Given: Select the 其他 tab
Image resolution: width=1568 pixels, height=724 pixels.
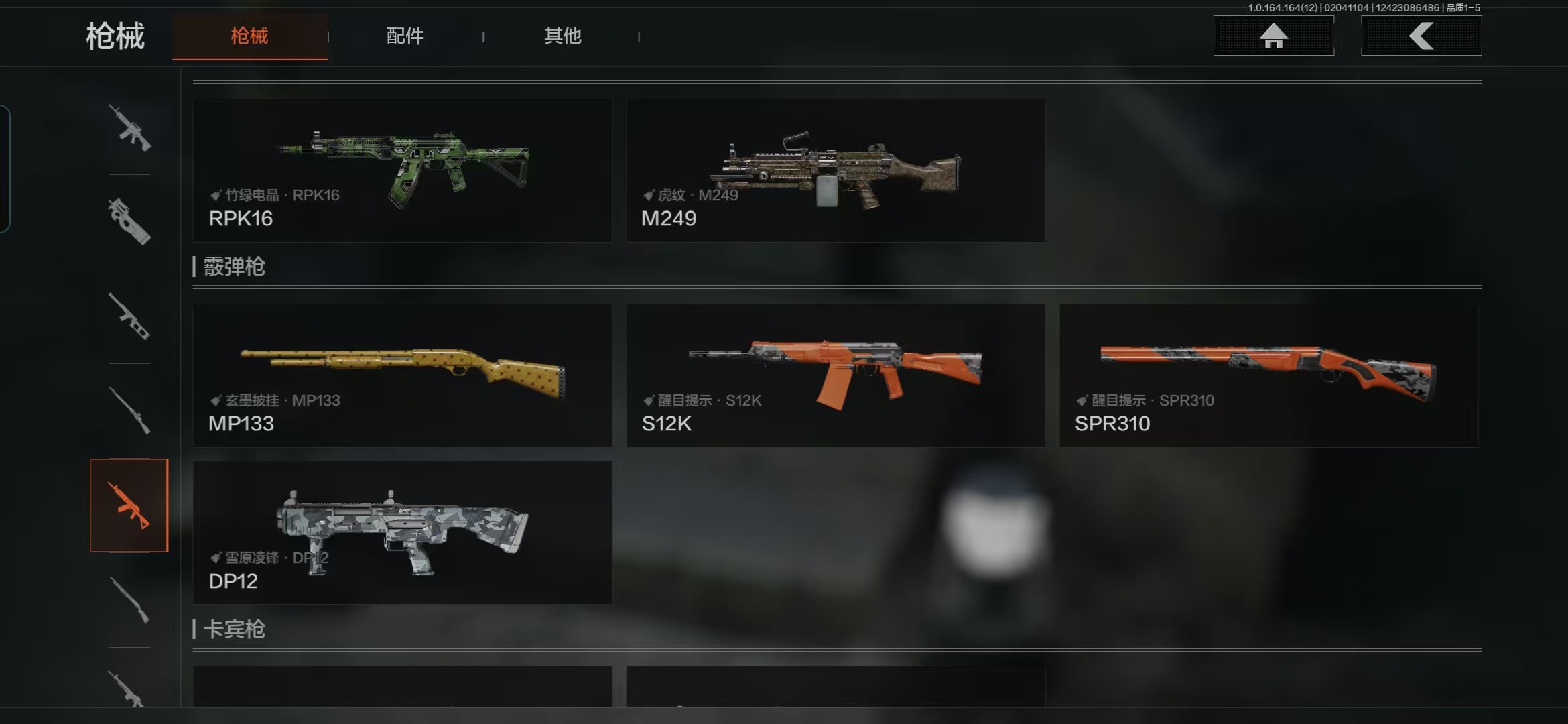Looking at the screenshot, I should 562,36.
